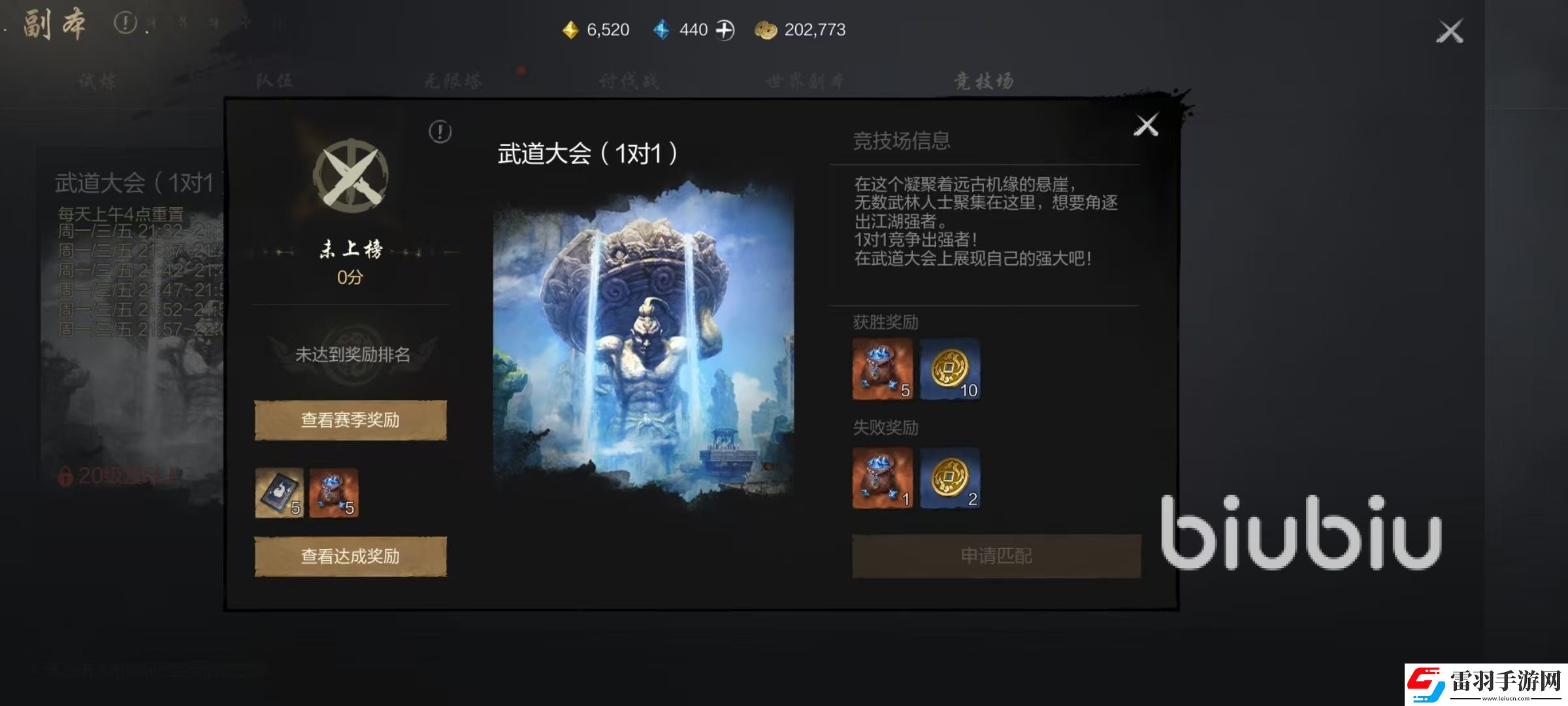
Task: Click the gold diamond currency icon
Action: [570, 29]
